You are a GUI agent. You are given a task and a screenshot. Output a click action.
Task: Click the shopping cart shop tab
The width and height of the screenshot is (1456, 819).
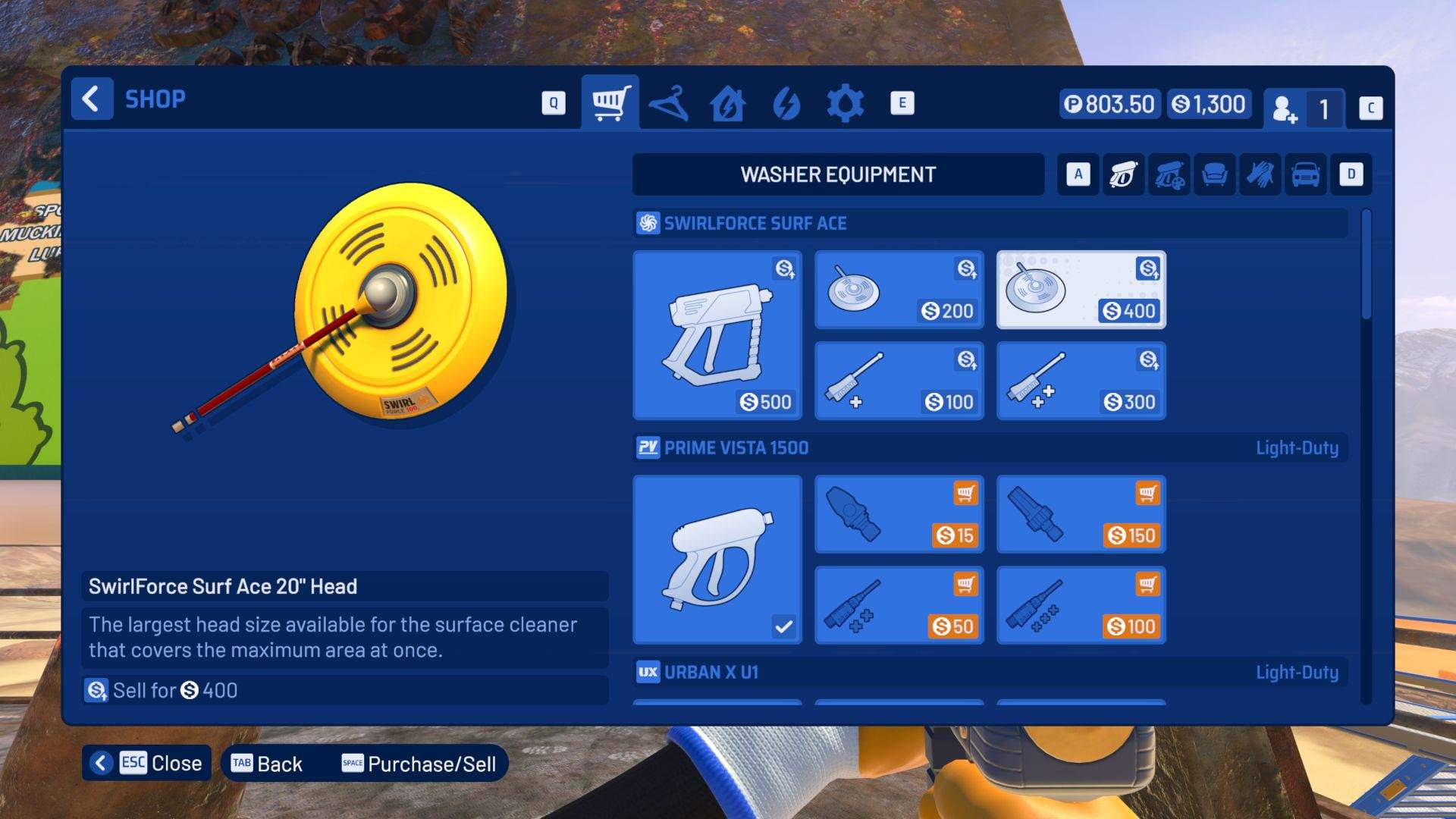[610, 102]
